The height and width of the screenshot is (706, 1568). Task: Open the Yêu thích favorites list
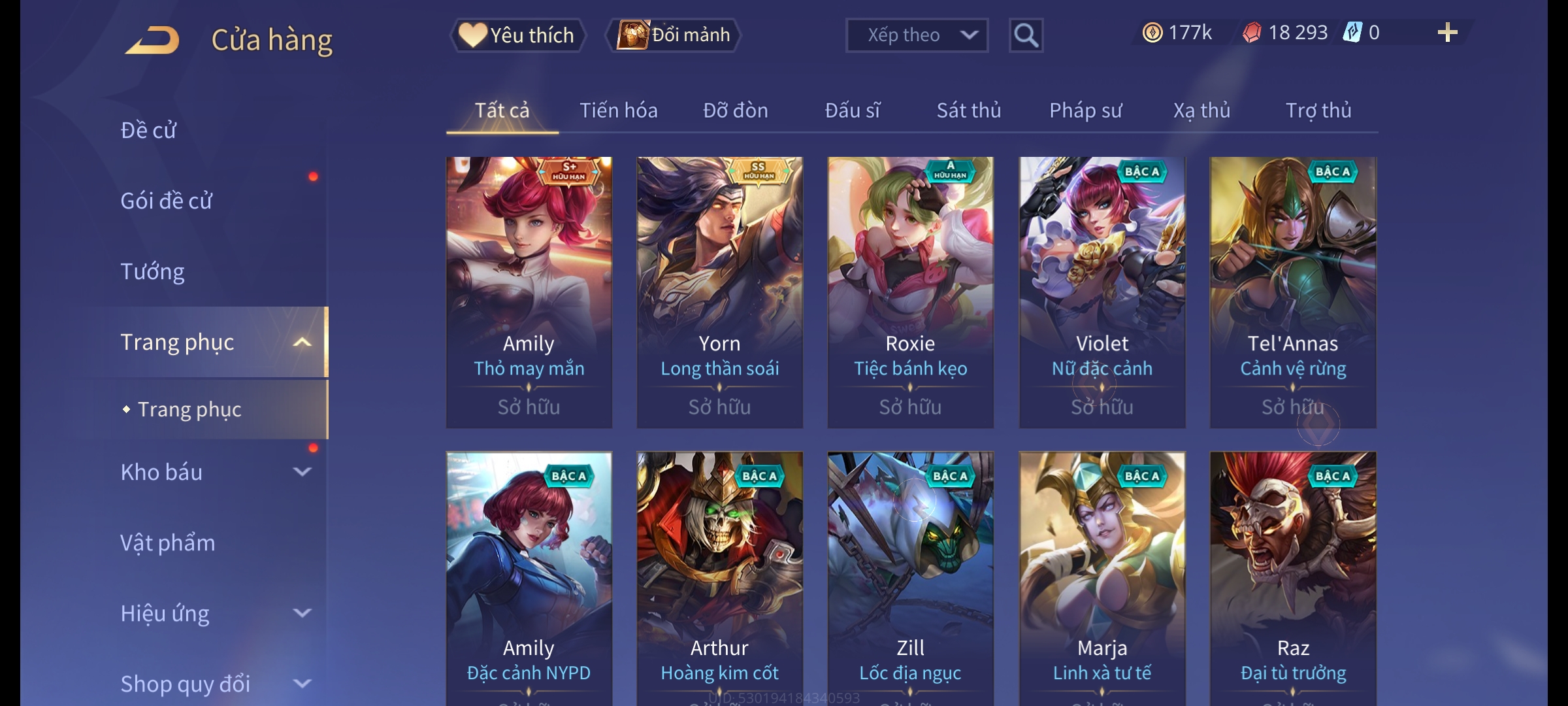517,35
